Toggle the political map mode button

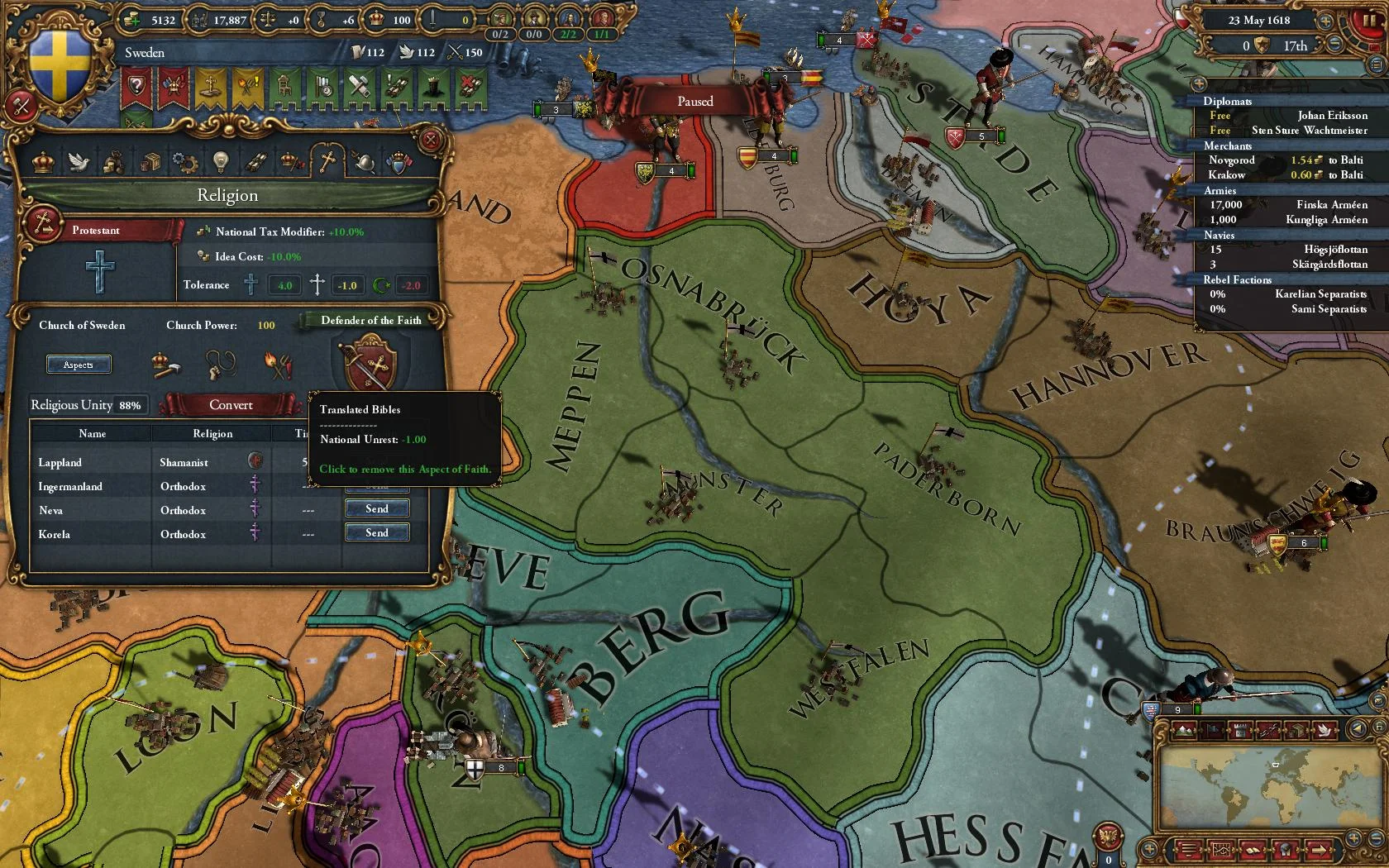click(x=1213, y=730)
